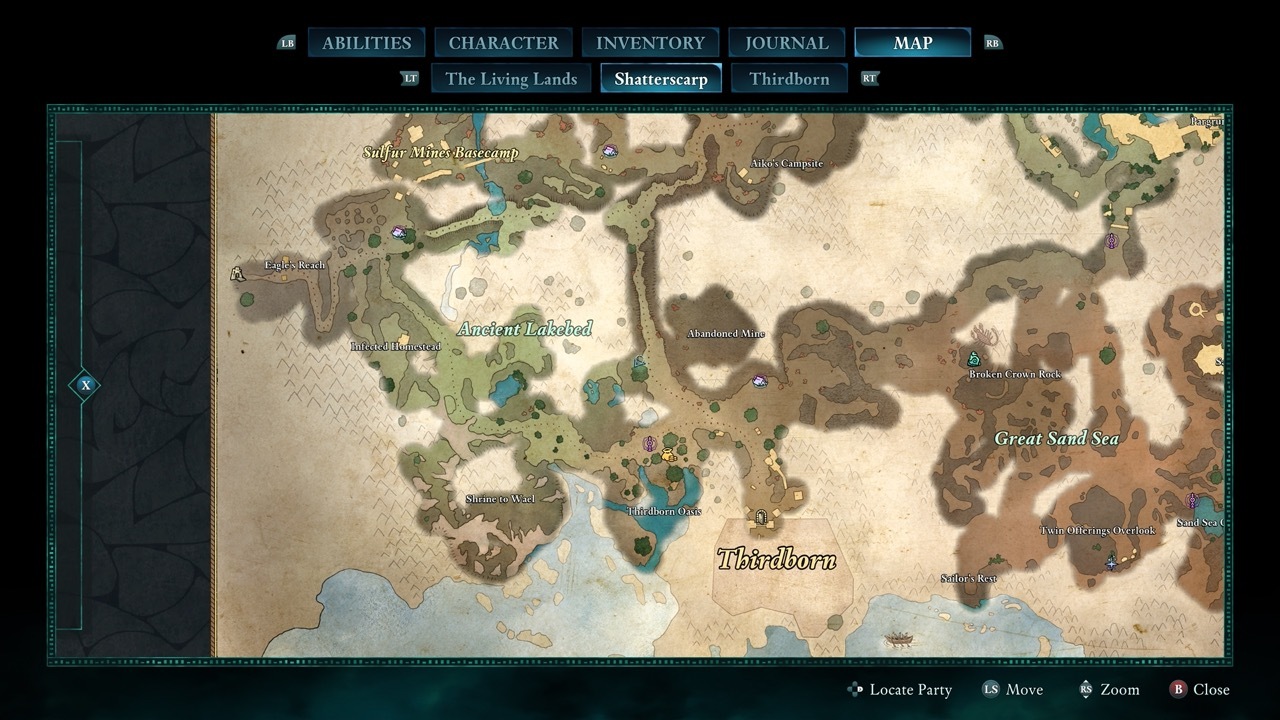Select the Map tab
Viewport: 1280px width, 720px height.
[x=912, y=43]
